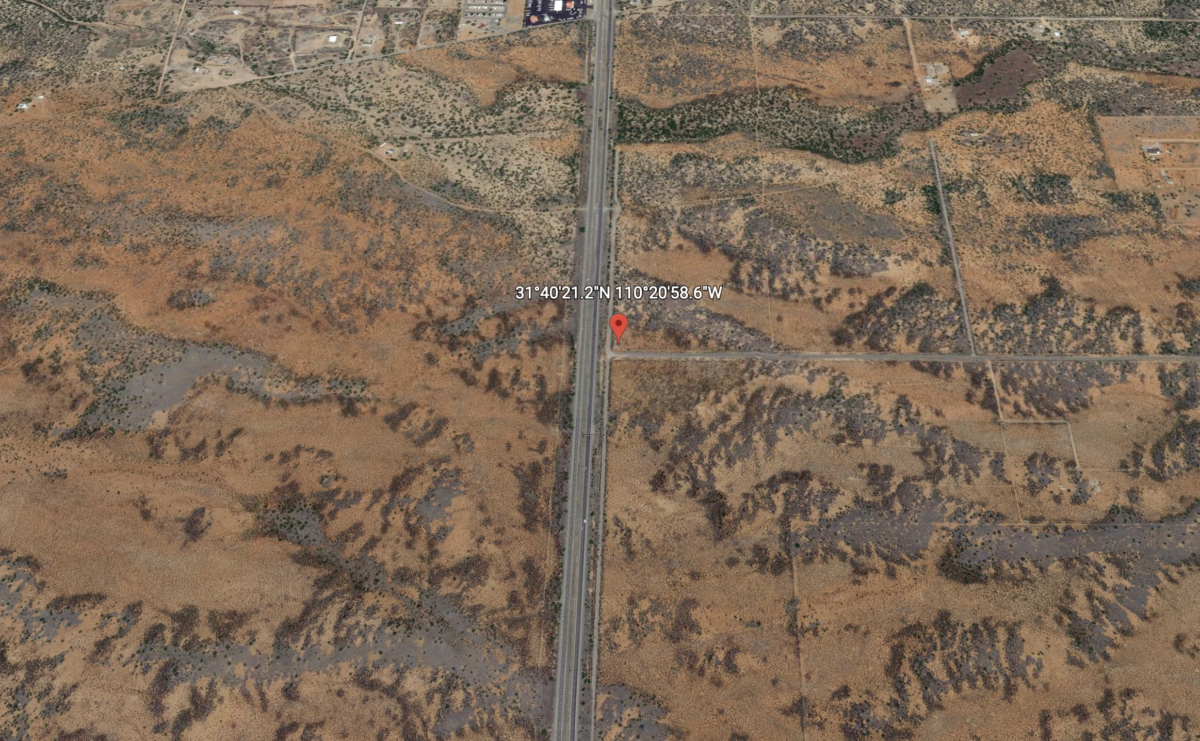
Task: Select the red location pin marker
Action: (x=619, y=325)
